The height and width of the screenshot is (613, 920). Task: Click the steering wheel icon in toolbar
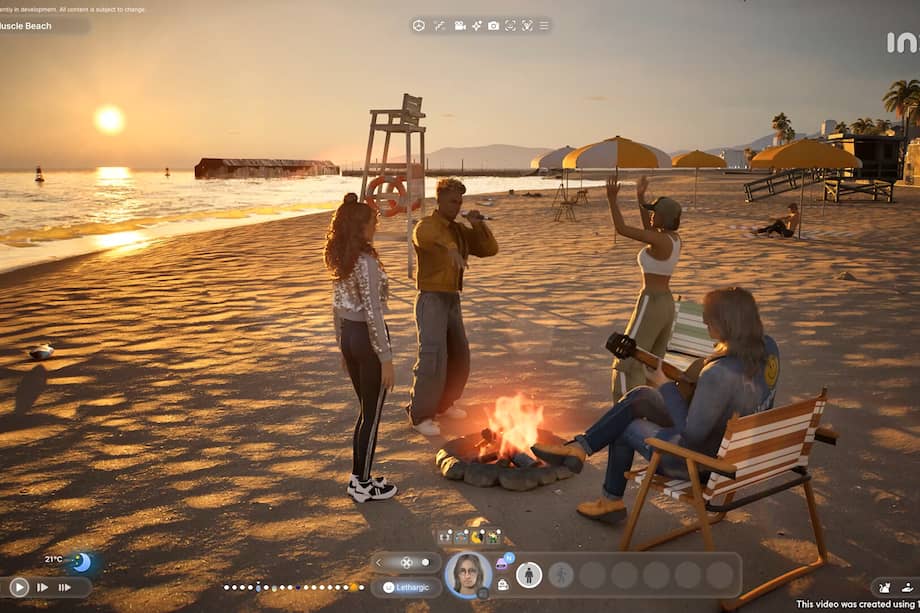point(419,25)
